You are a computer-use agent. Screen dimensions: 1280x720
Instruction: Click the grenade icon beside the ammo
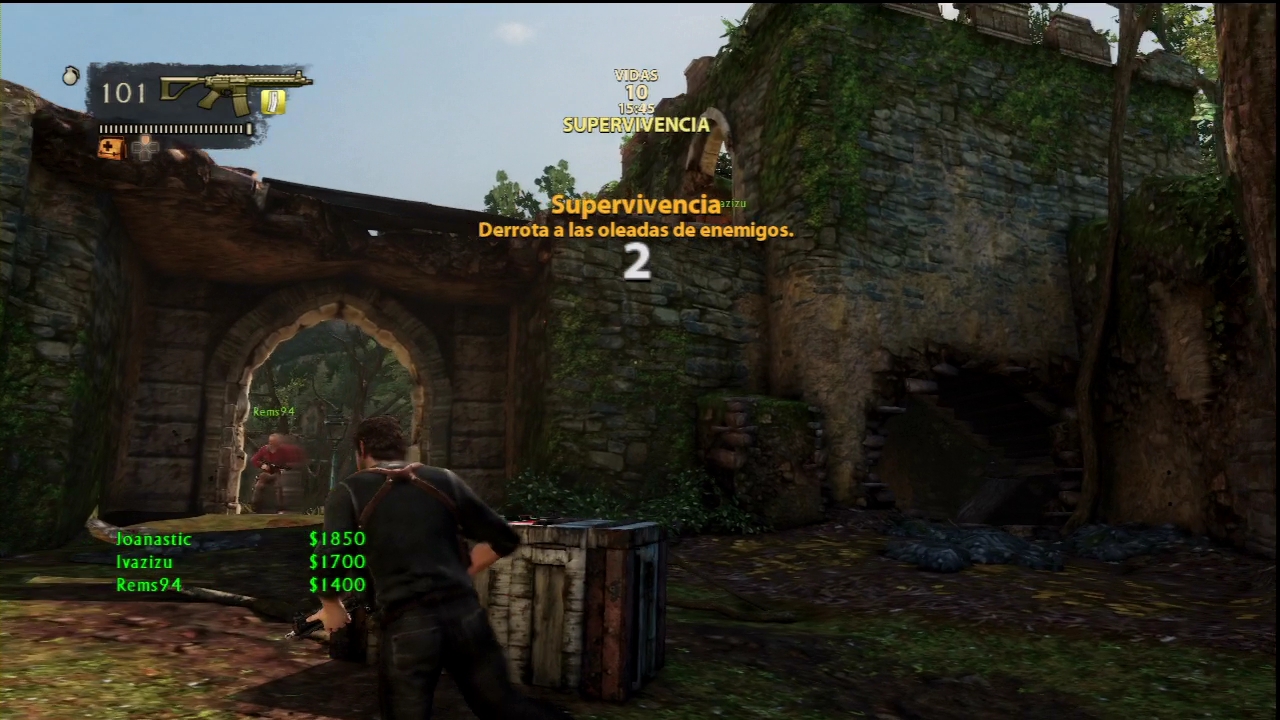click(x=71, y=75)
